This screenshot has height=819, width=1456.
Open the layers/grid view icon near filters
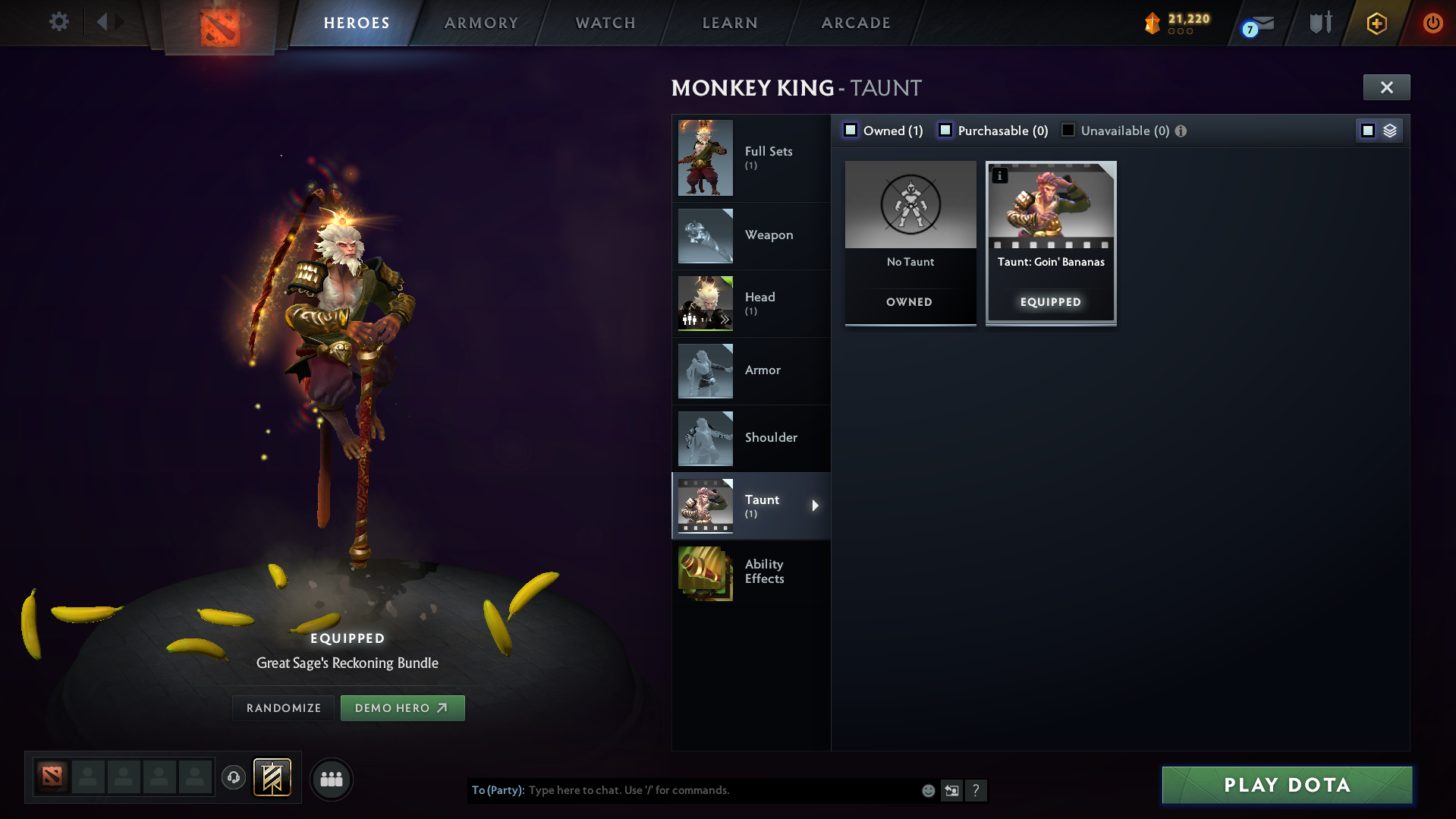point(1390,130)
